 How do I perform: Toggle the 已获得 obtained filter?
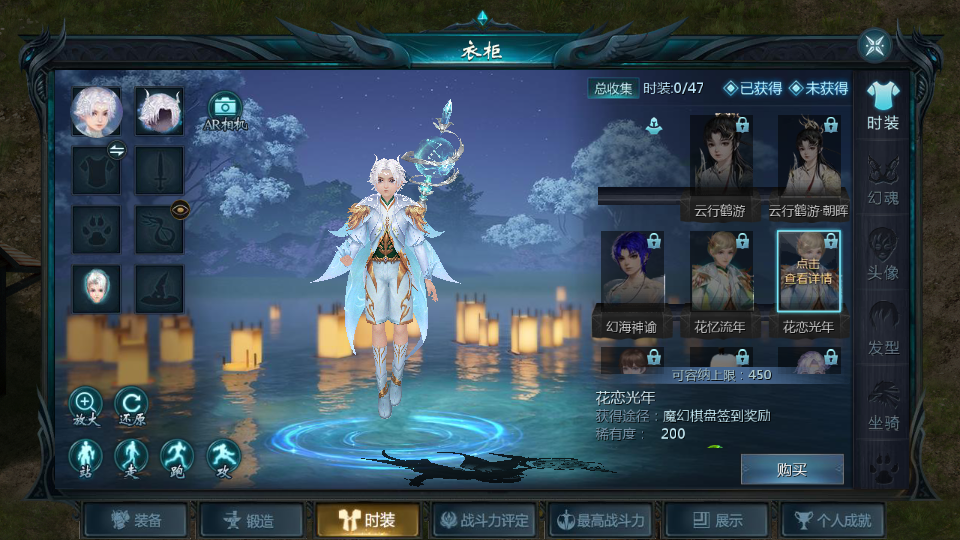point(753,88)
